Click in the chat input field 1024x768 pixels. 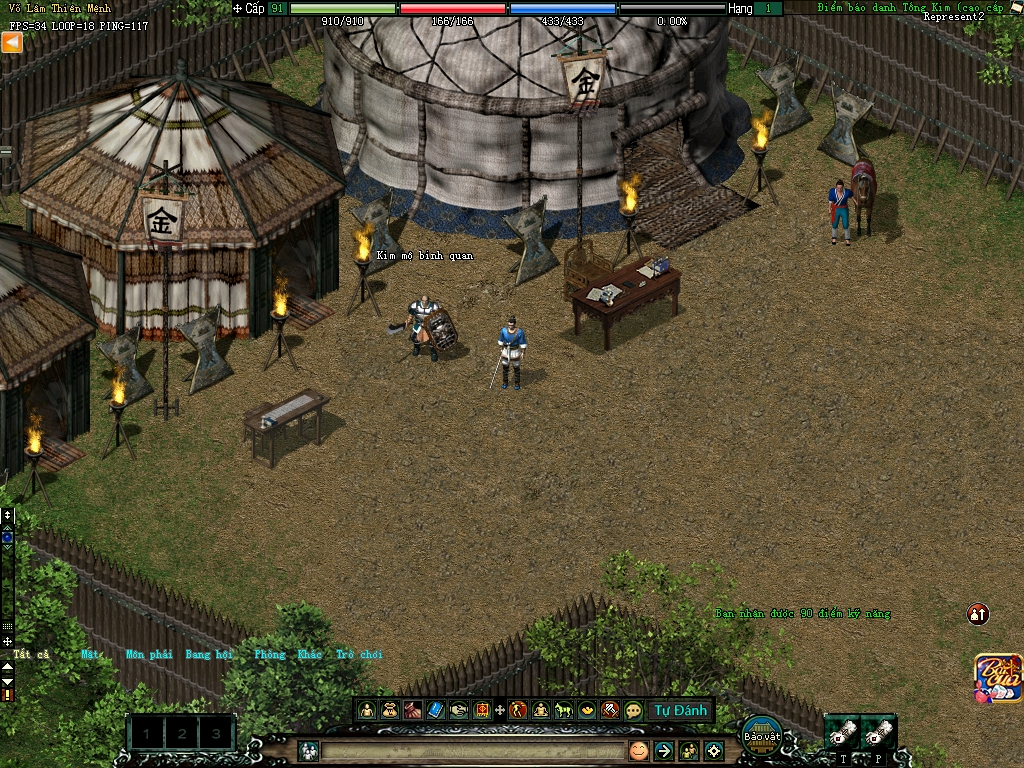[x=472, y=750]
